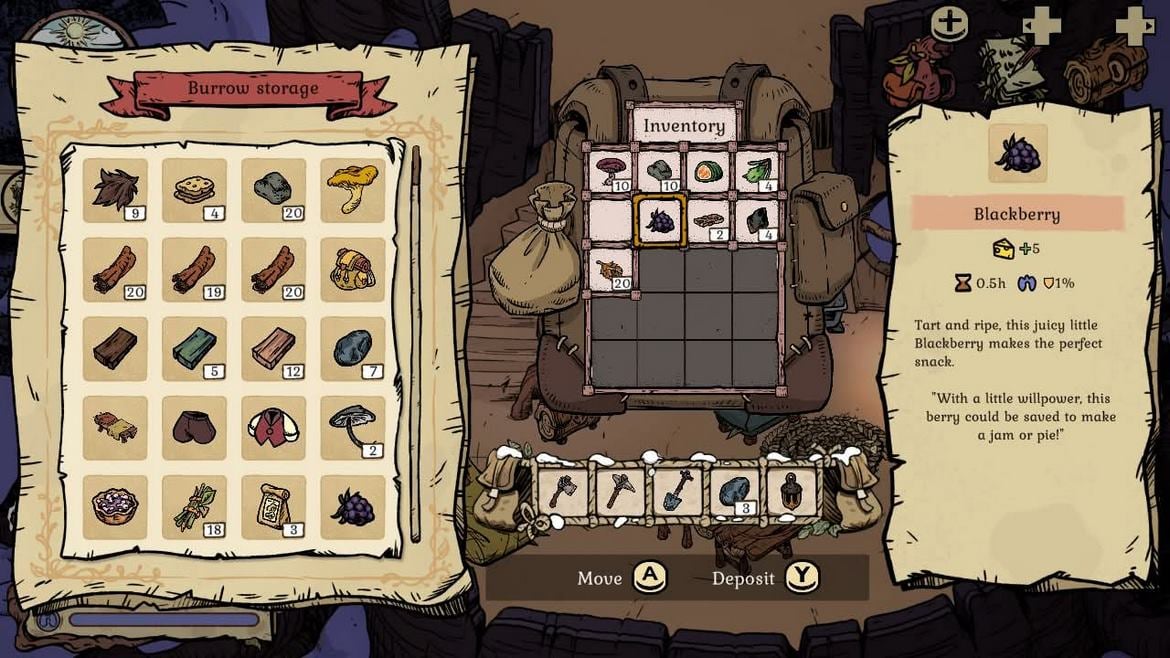
Task: Choose the herb bundle stack of 18
Action: pos(194,507)
